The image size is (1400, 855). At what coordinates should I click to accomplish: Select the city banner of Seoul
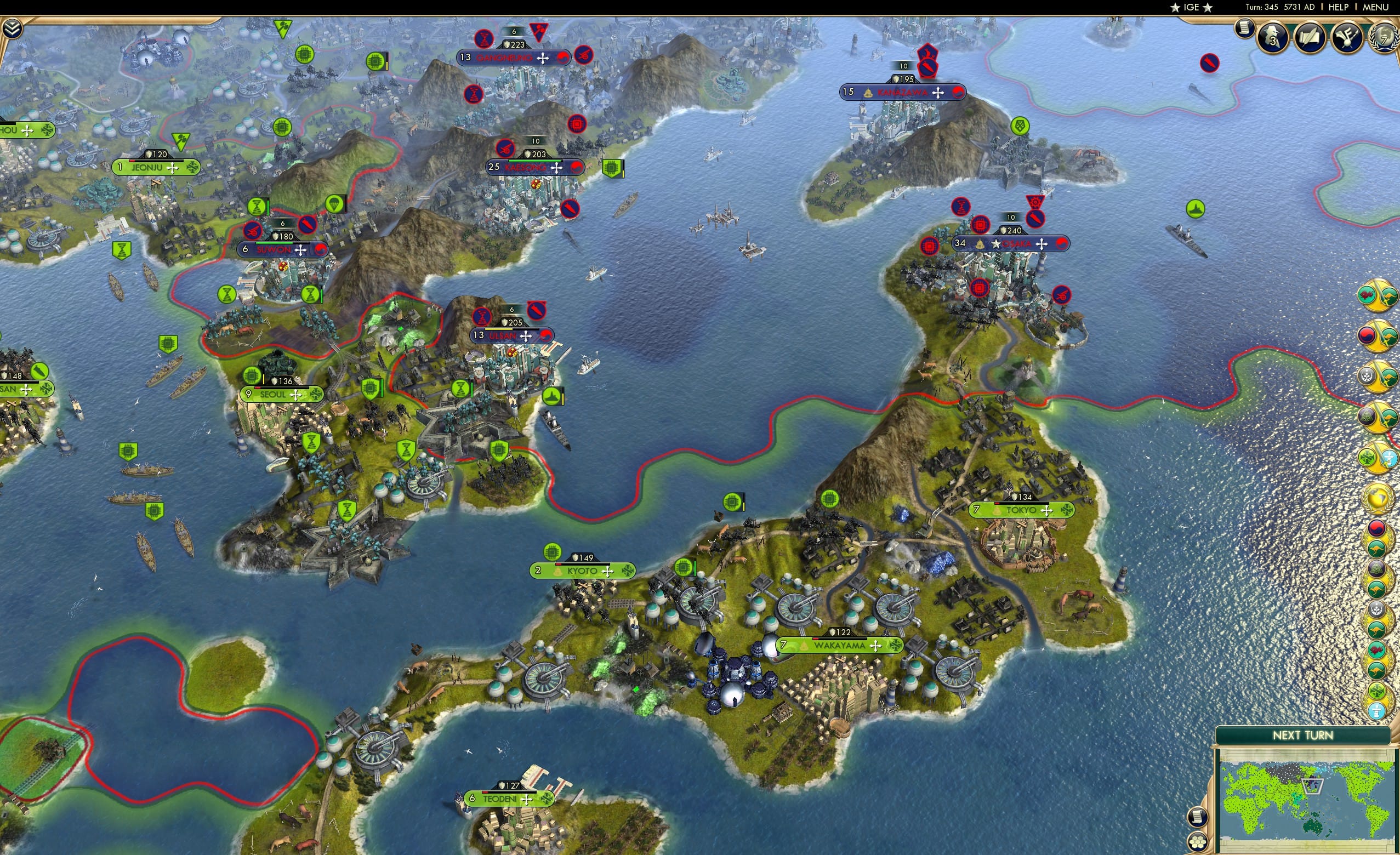(x=282, y=394)
